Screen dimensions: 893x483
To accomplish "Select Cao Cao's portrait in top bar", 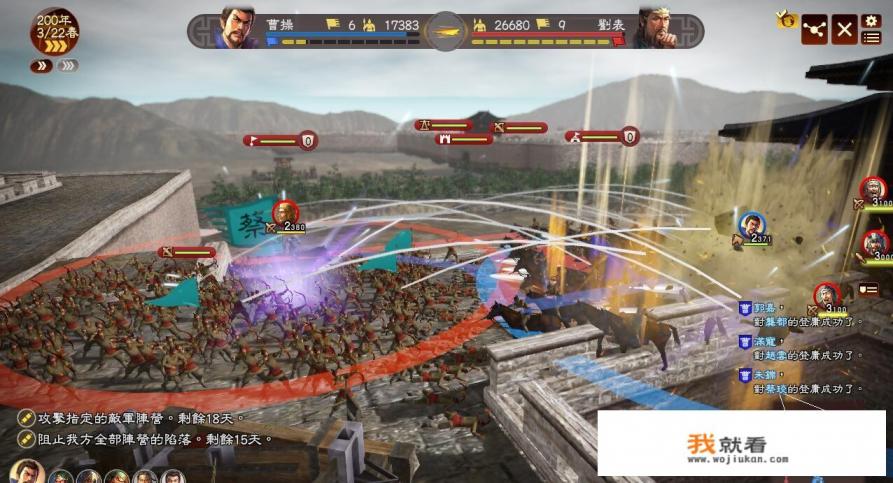I will tap(235, 30).
